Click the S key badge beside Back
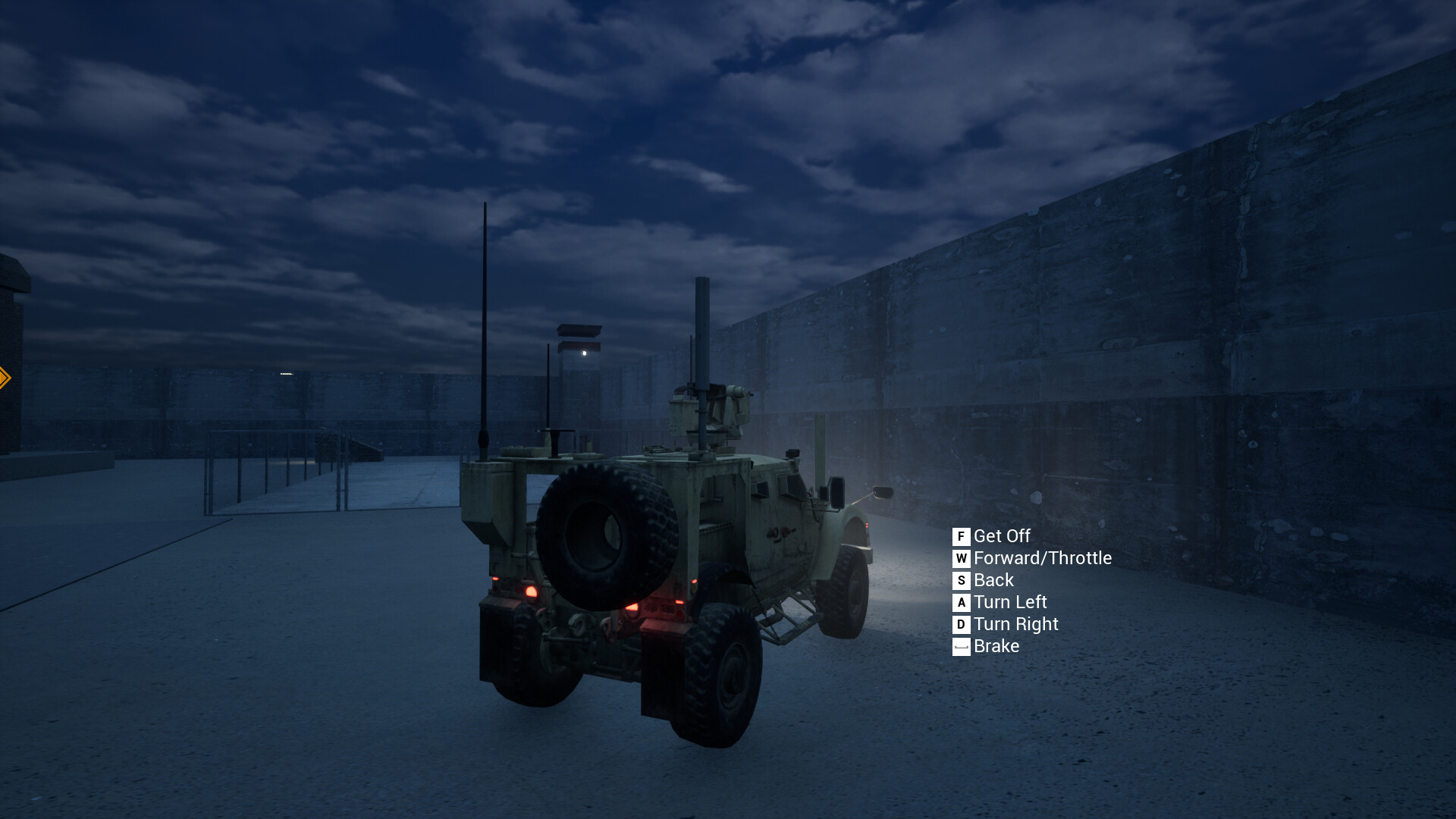Image resolution: width=1456 pixels, height=819 pixels. (961, 581)
